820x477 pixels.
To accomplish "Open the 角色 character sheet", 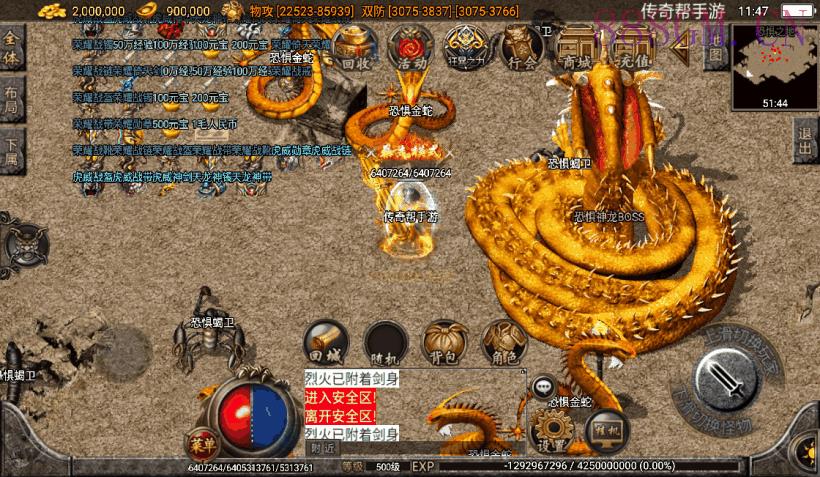I will tap(503, 341).
